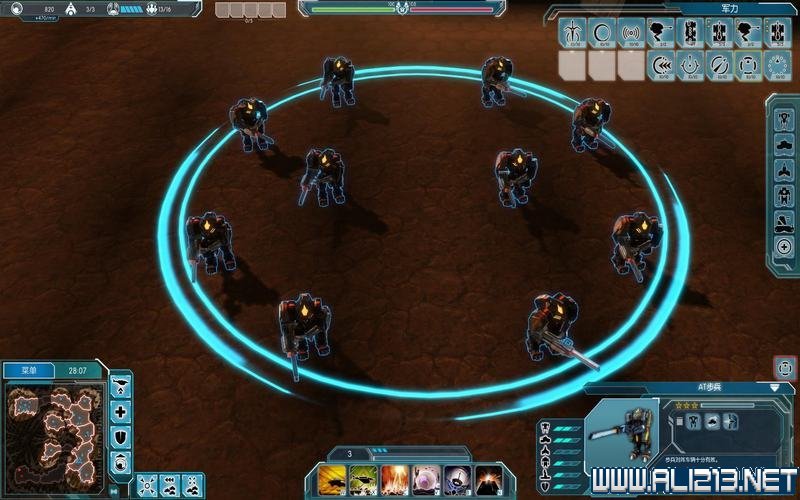Select the radio signal waves icon

click(630, 31)
